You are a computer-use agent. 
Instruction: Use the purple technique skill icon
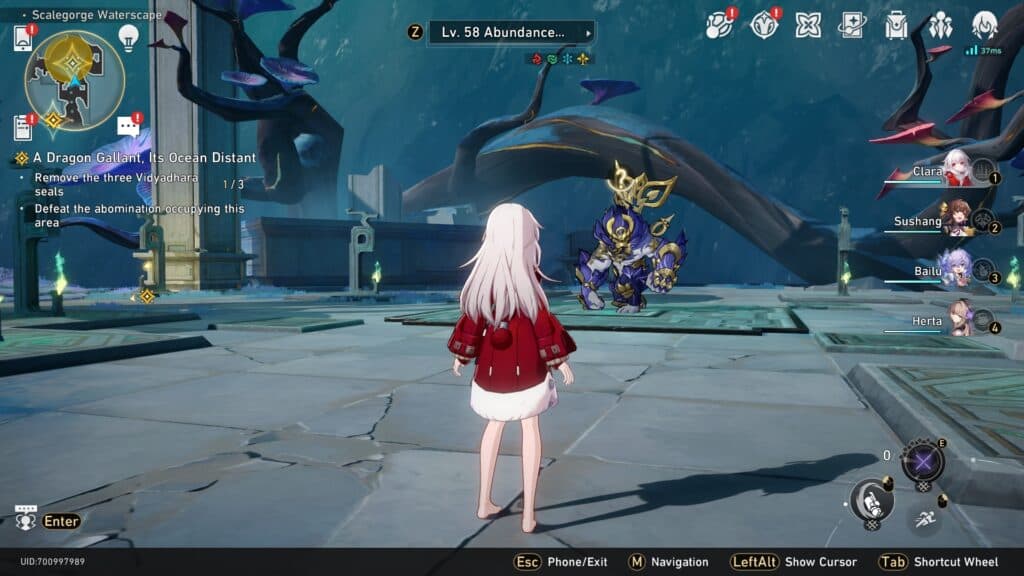[921, 462]
